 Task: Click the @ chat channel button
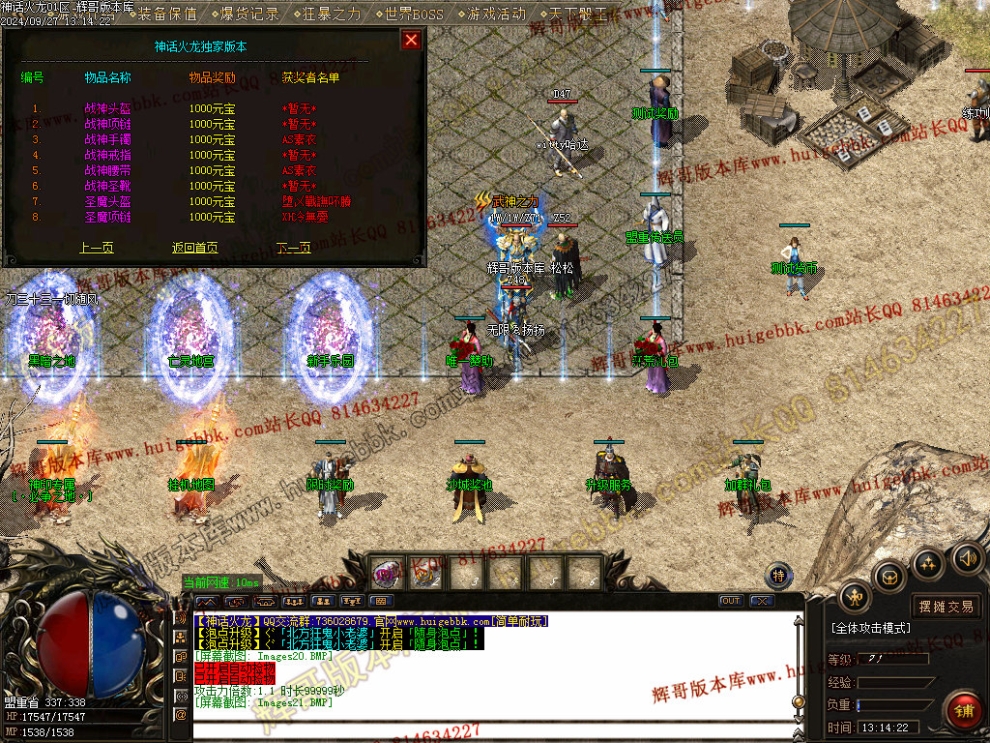tap(181, 715)
